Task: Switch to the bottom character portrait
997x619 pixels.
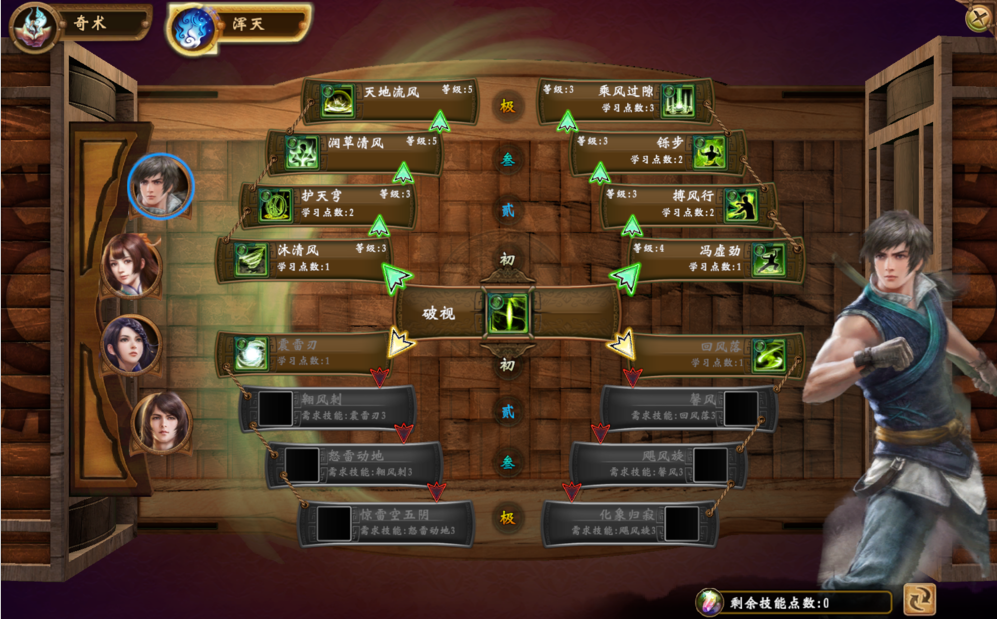Action: click(x=161, y=422)
